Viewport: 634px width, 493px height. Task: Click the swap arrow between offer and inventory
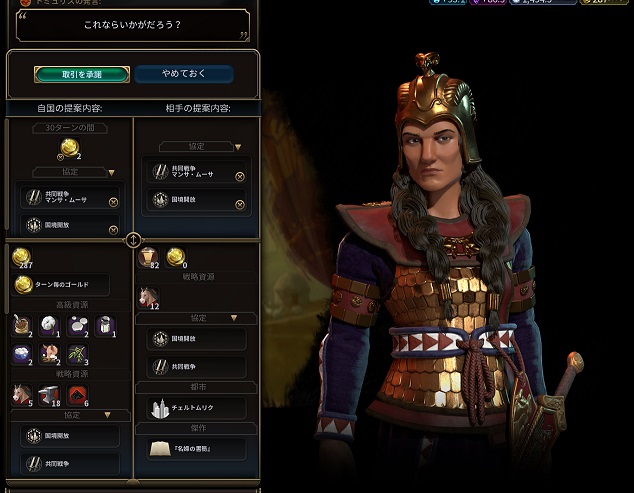coord(134,240)
